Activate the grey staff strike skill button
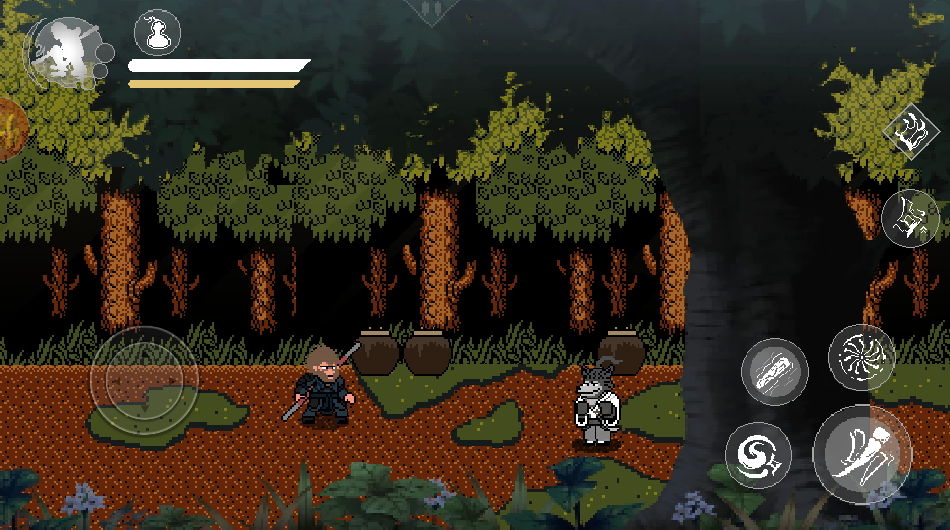 pos(774,371)
